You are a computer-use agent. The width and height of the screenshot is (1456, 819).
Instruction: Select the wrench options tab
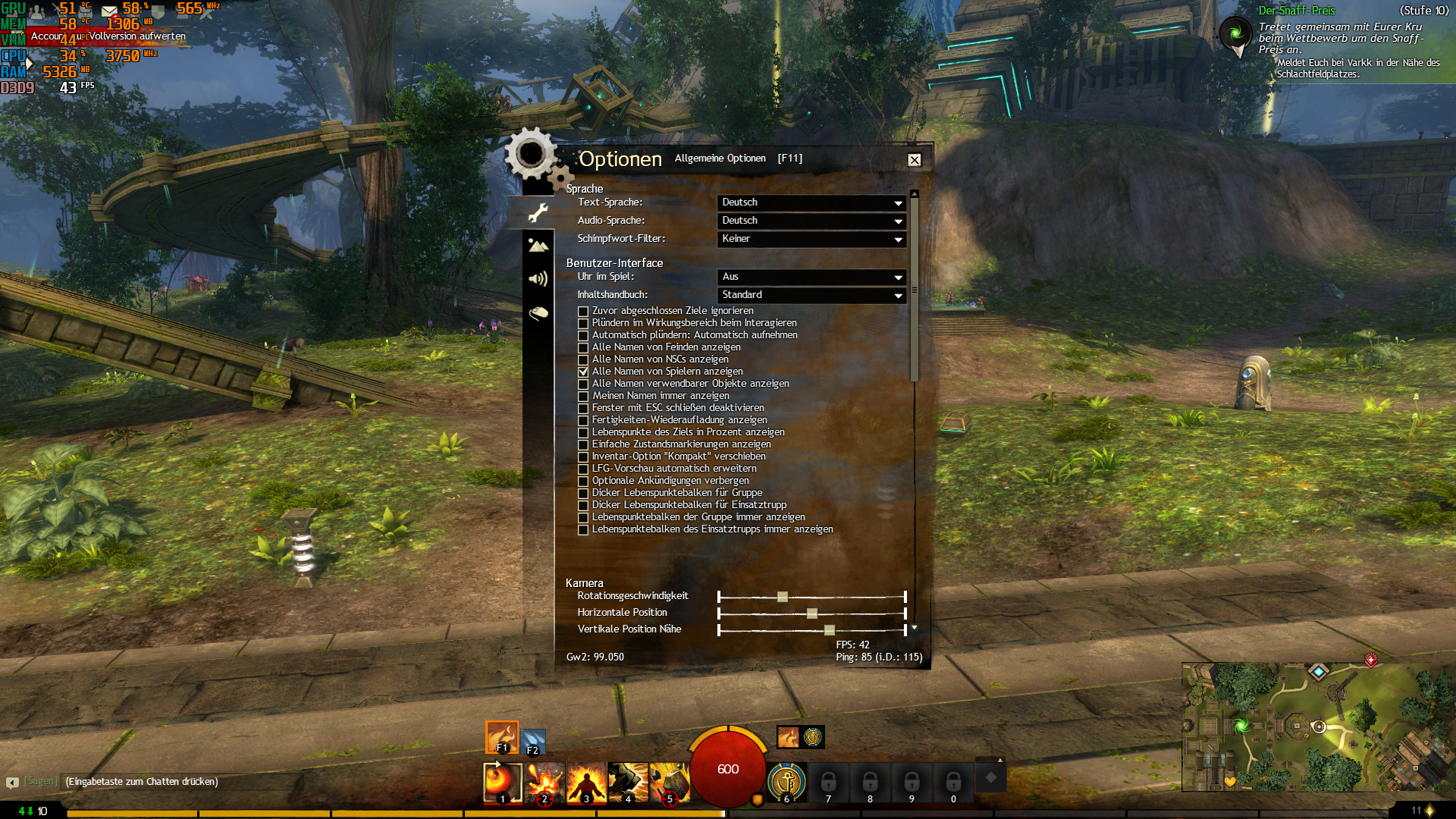point(538,213)
